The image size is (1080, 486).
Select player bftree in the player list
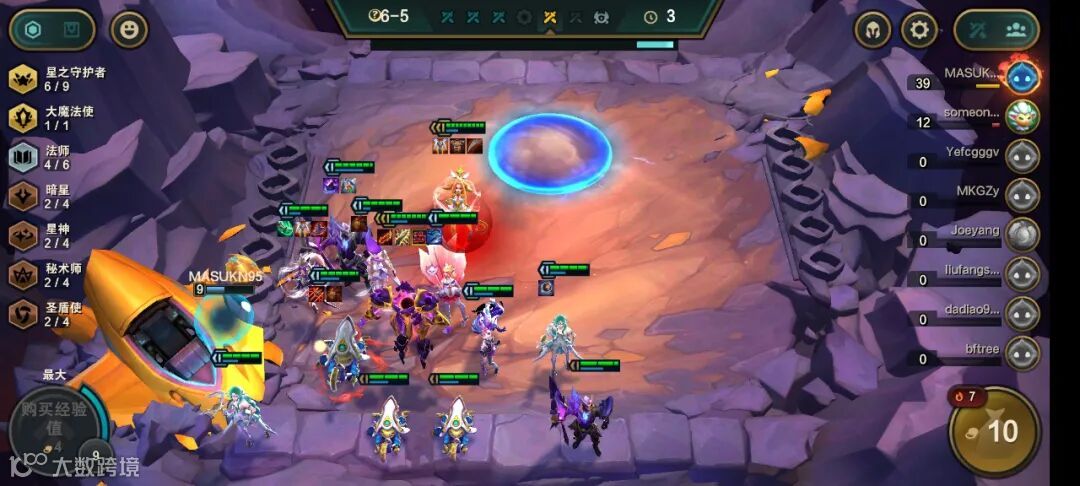1022,353
